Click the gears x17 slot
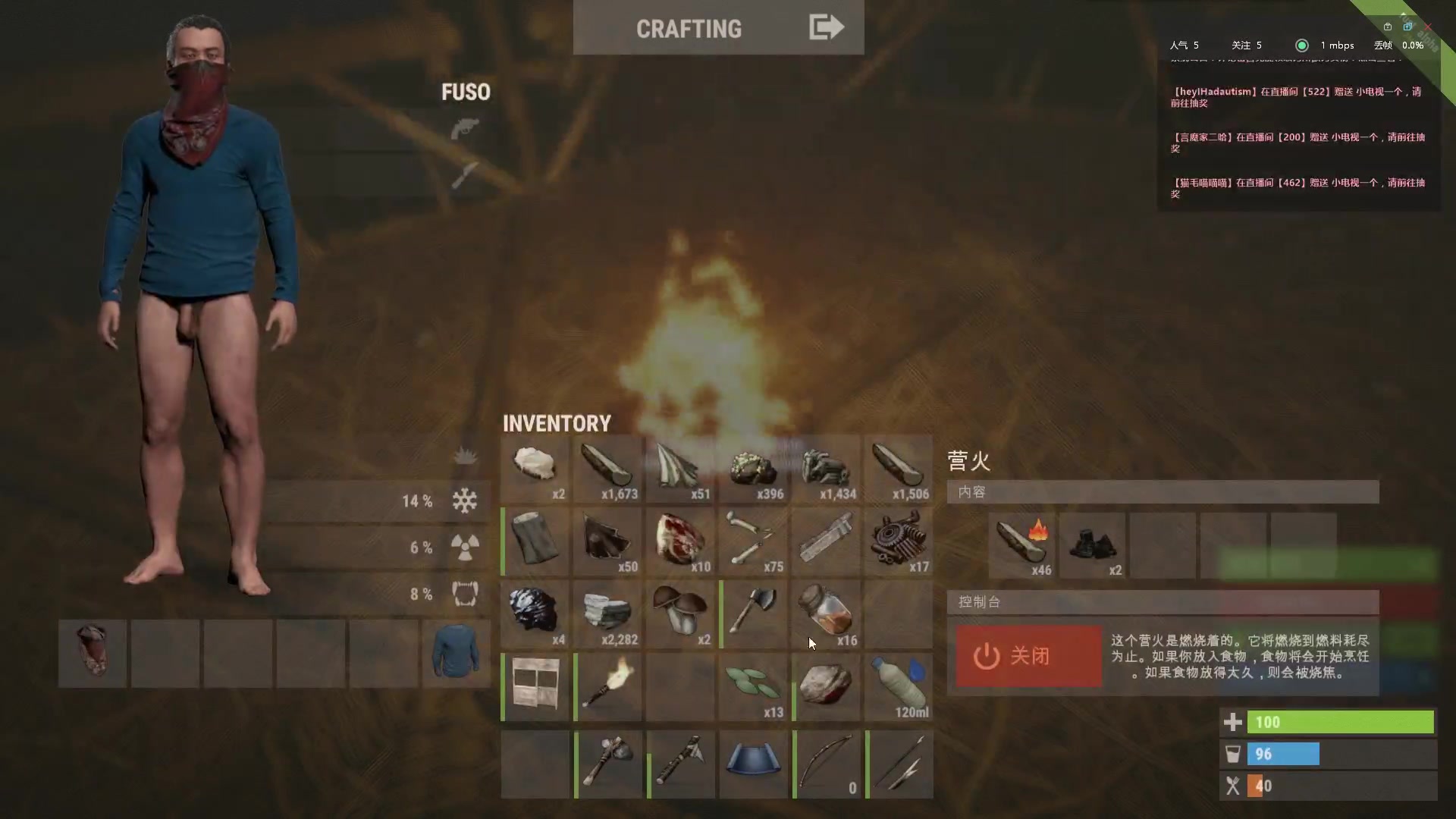The height and width of the screenshot is (819, 1456). point(899,540)
